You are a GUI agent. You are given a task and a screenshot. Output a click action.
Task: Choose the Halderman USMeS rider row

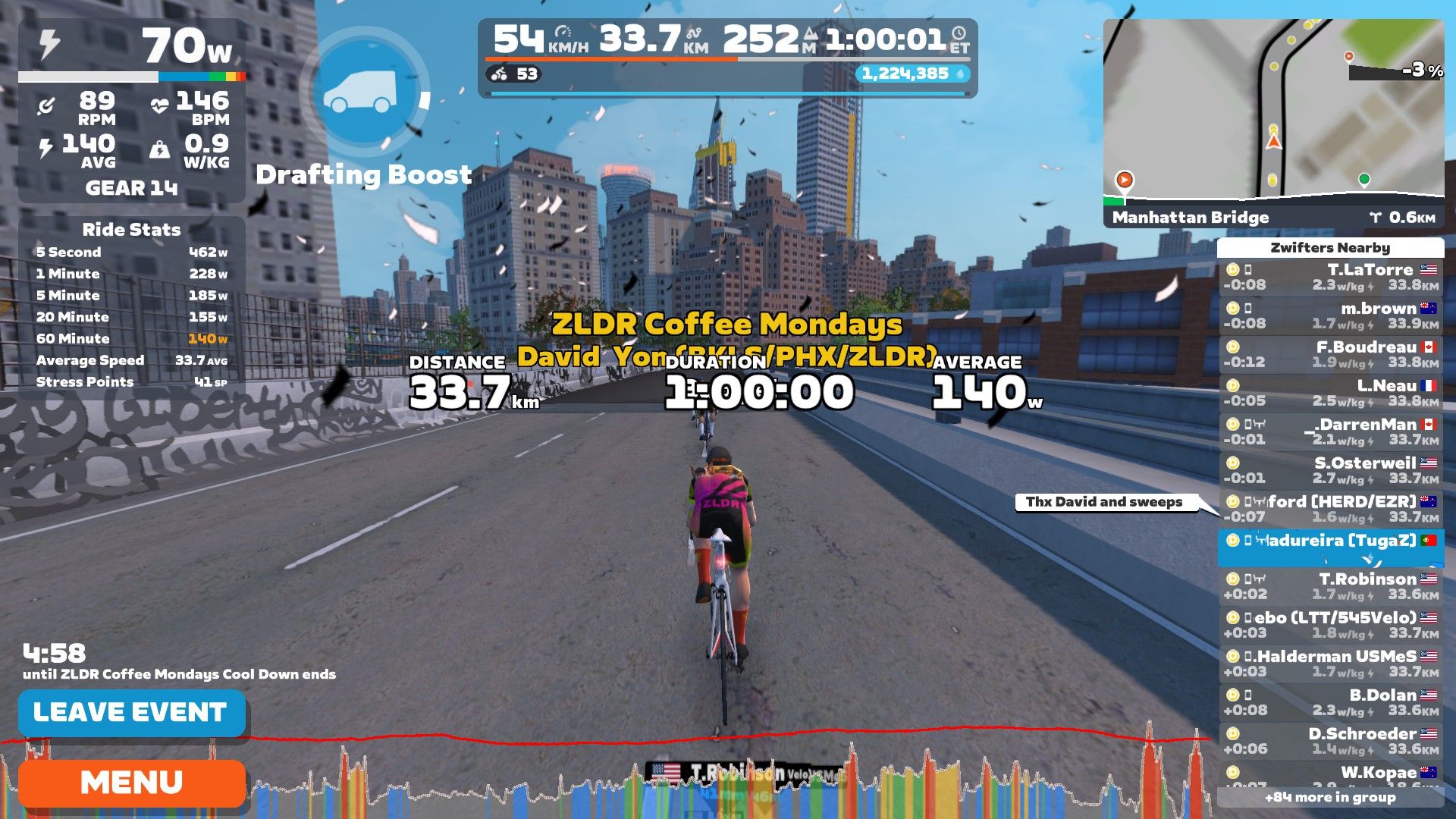(x=1331, y=664)
